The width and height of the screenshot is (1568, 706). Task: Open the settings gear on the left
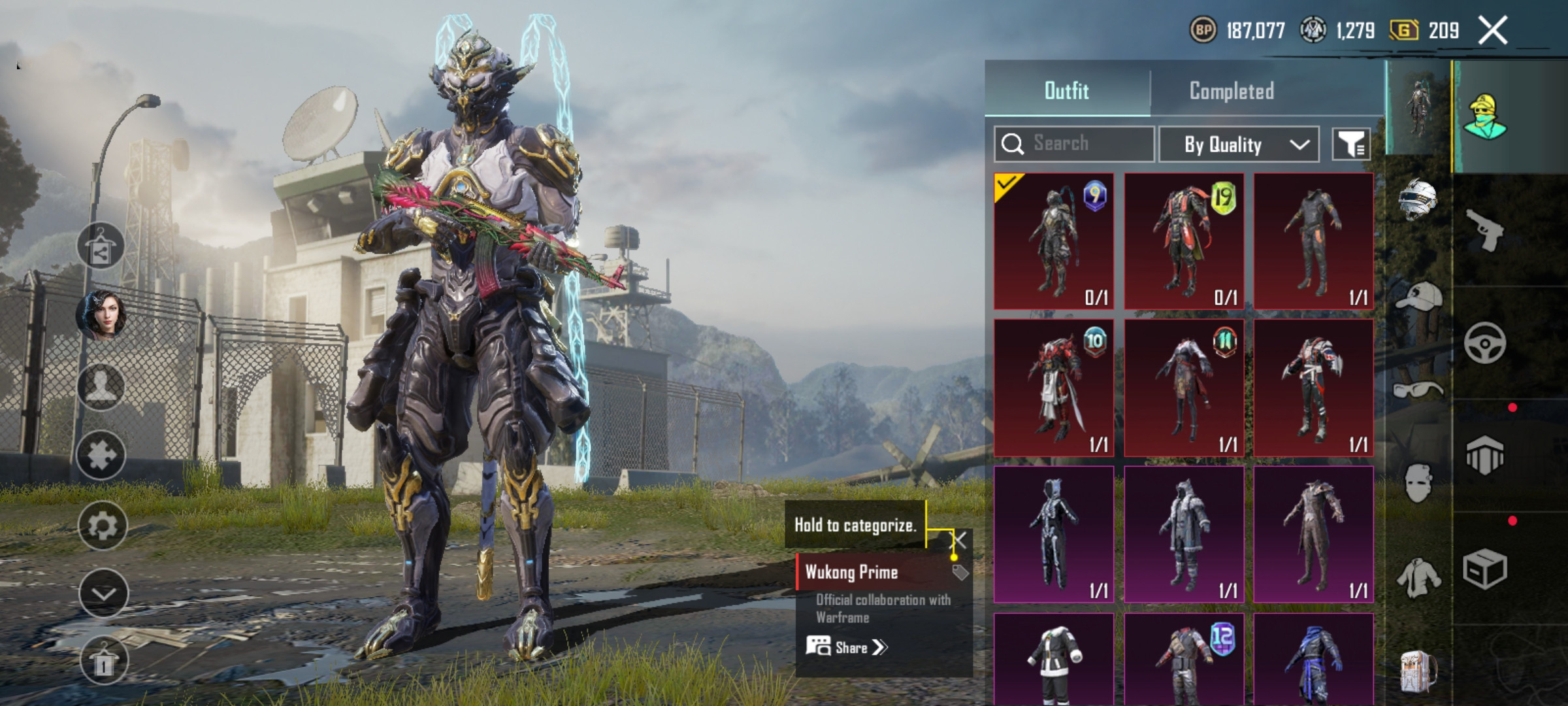click(102, 526)
